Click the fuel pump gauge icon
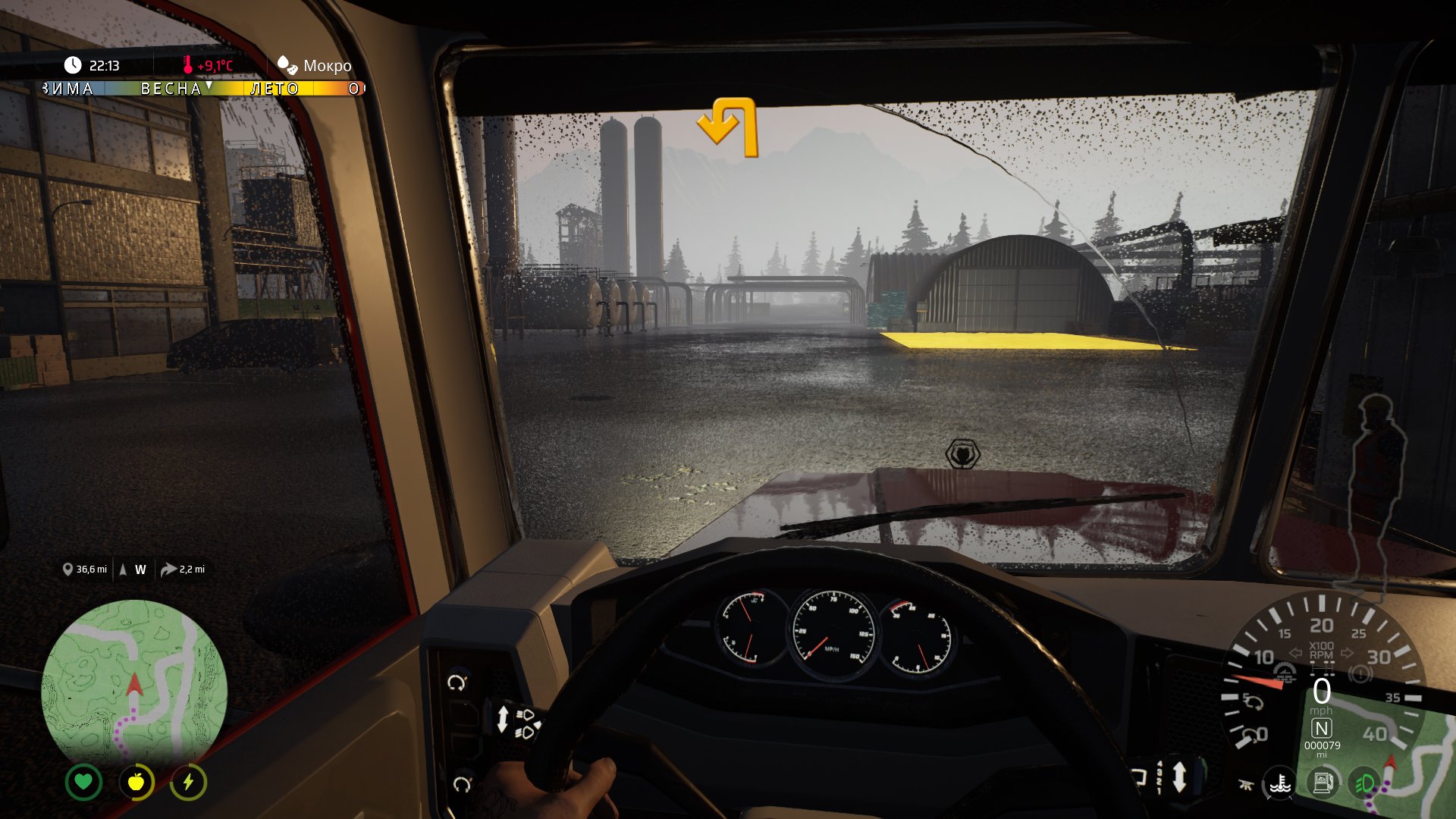The height and width of the screenshot is (819, 1456). (x=1323, y=783)
